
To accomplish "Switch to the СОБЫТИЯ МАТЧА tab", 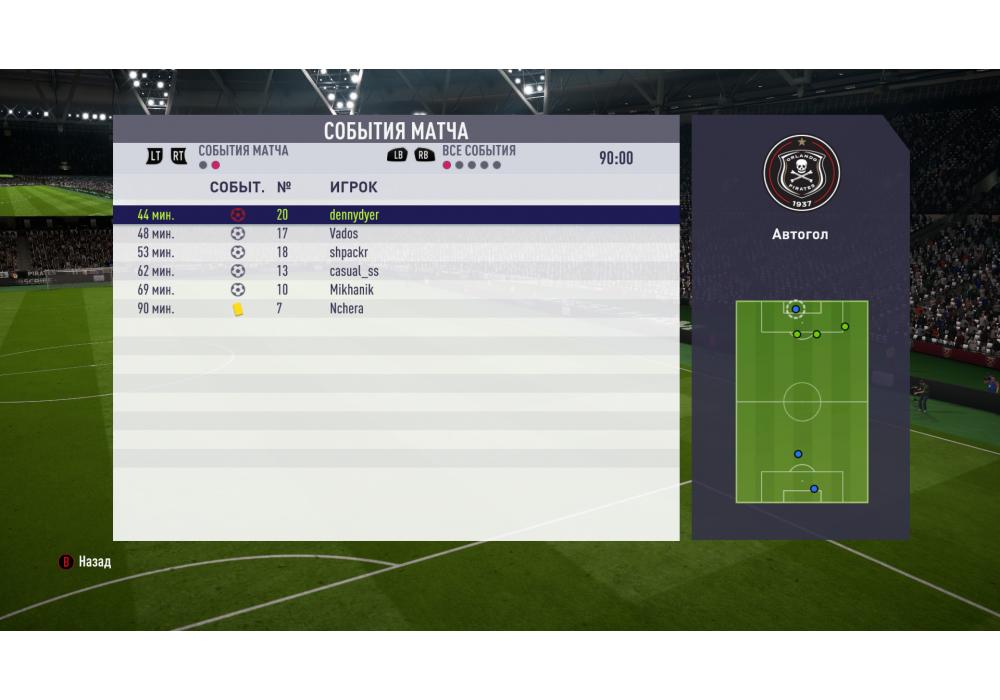I will pos(243,151).
